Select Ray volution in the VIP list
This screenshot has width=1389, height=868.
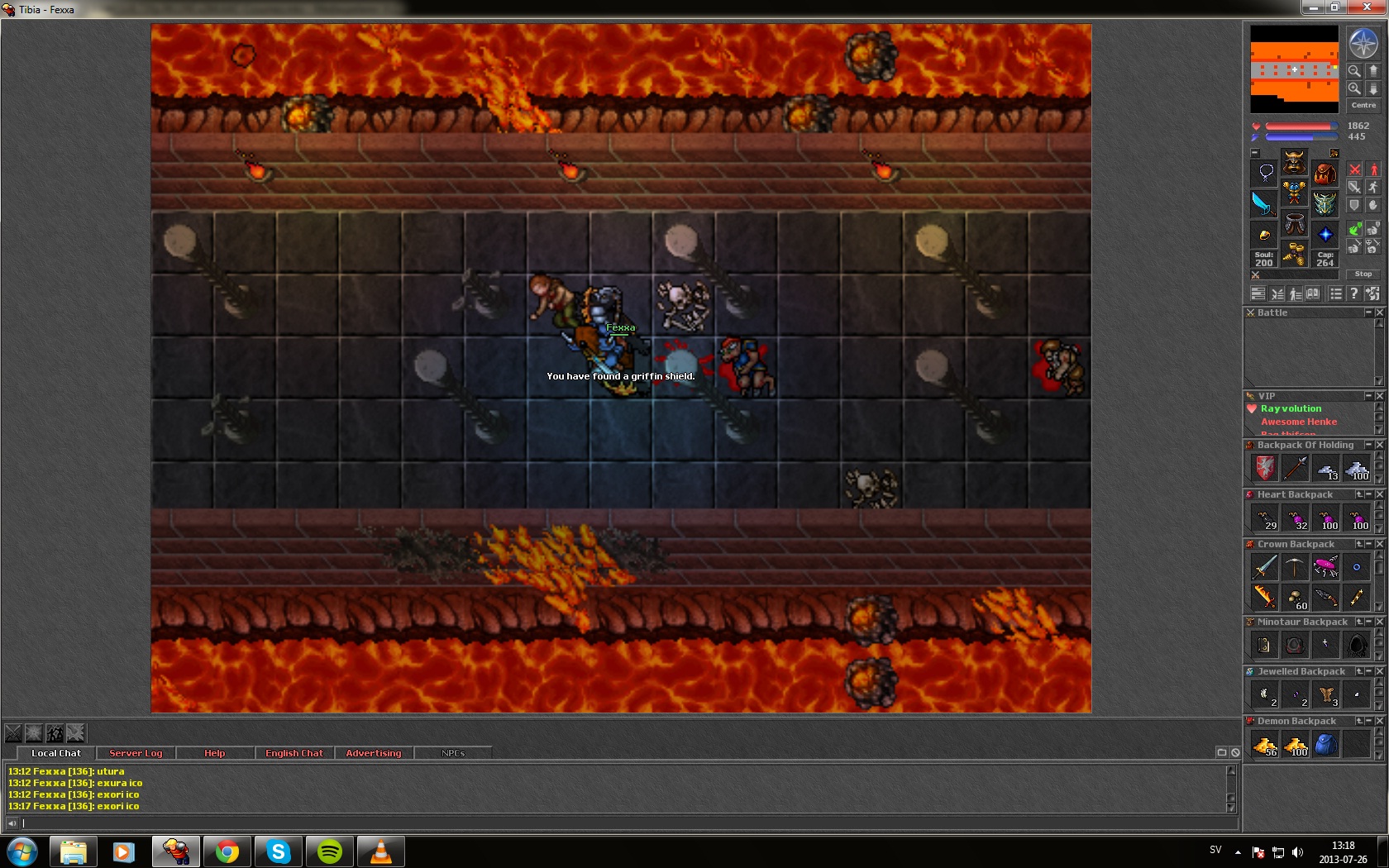(x=1291, y=408)
